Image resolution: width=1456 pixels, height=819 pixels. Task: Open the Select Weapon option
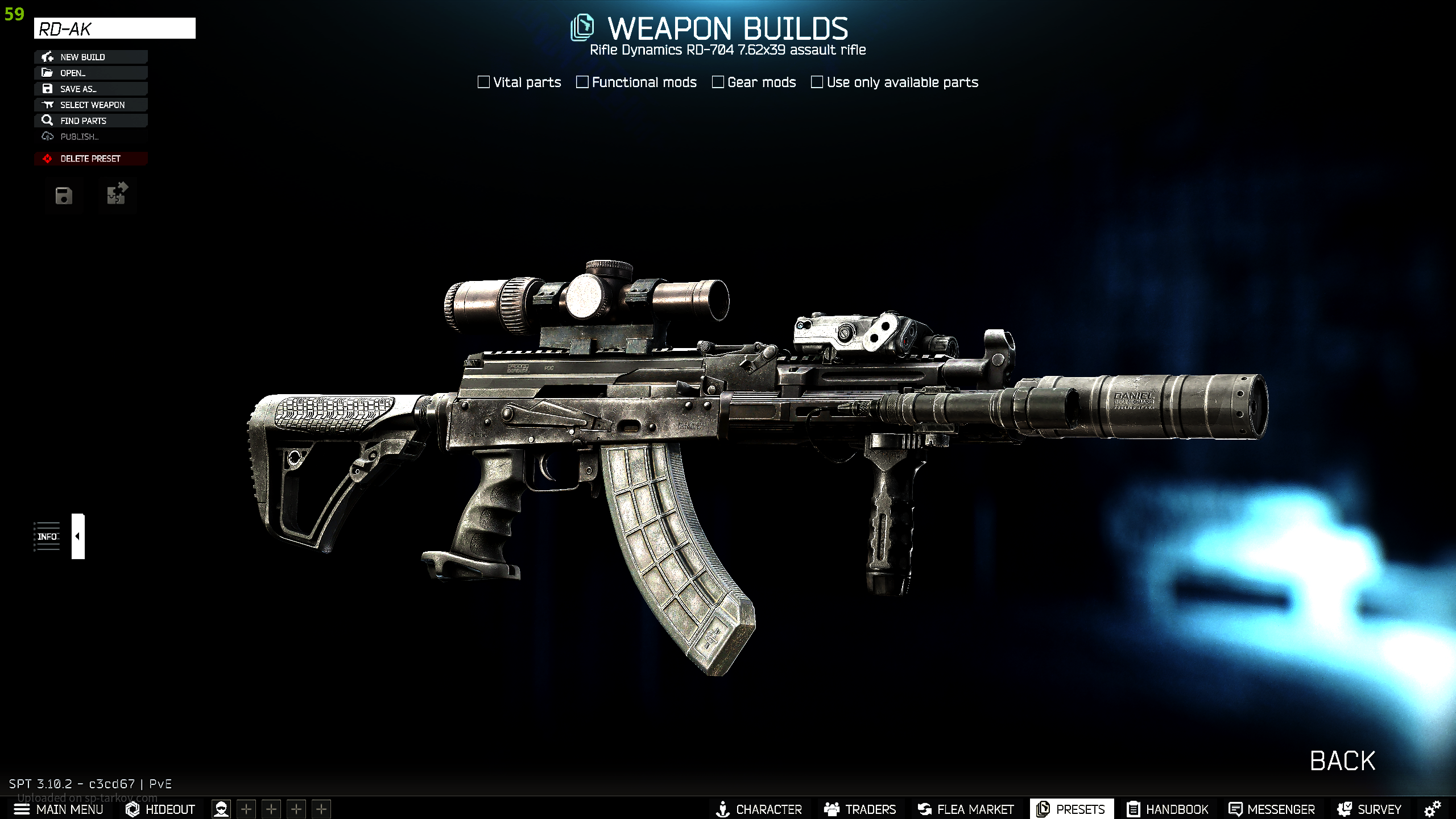click(91, 105)
